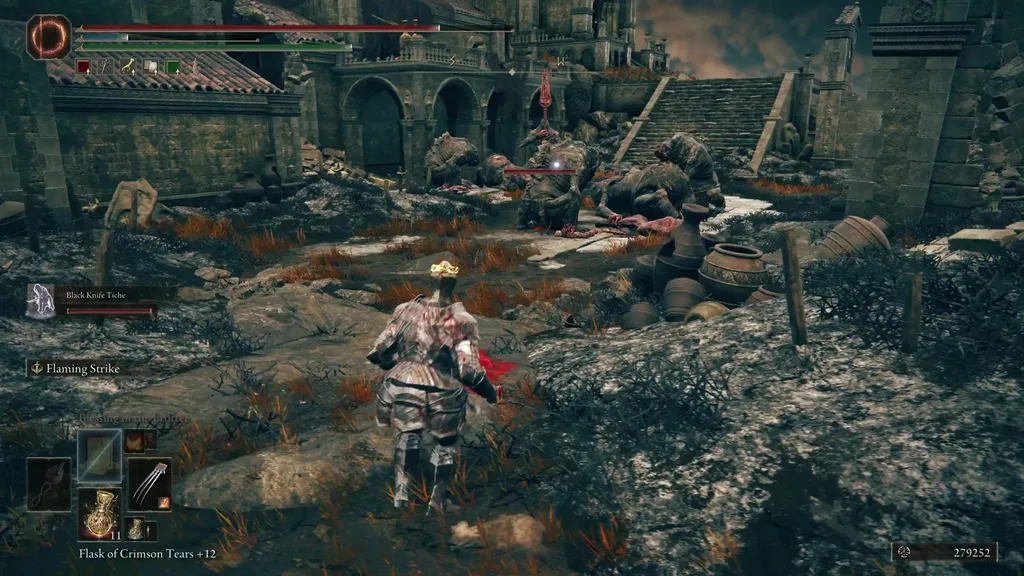Click the golden flexed-arm buff icon
1024x576 pixels.
129,67
